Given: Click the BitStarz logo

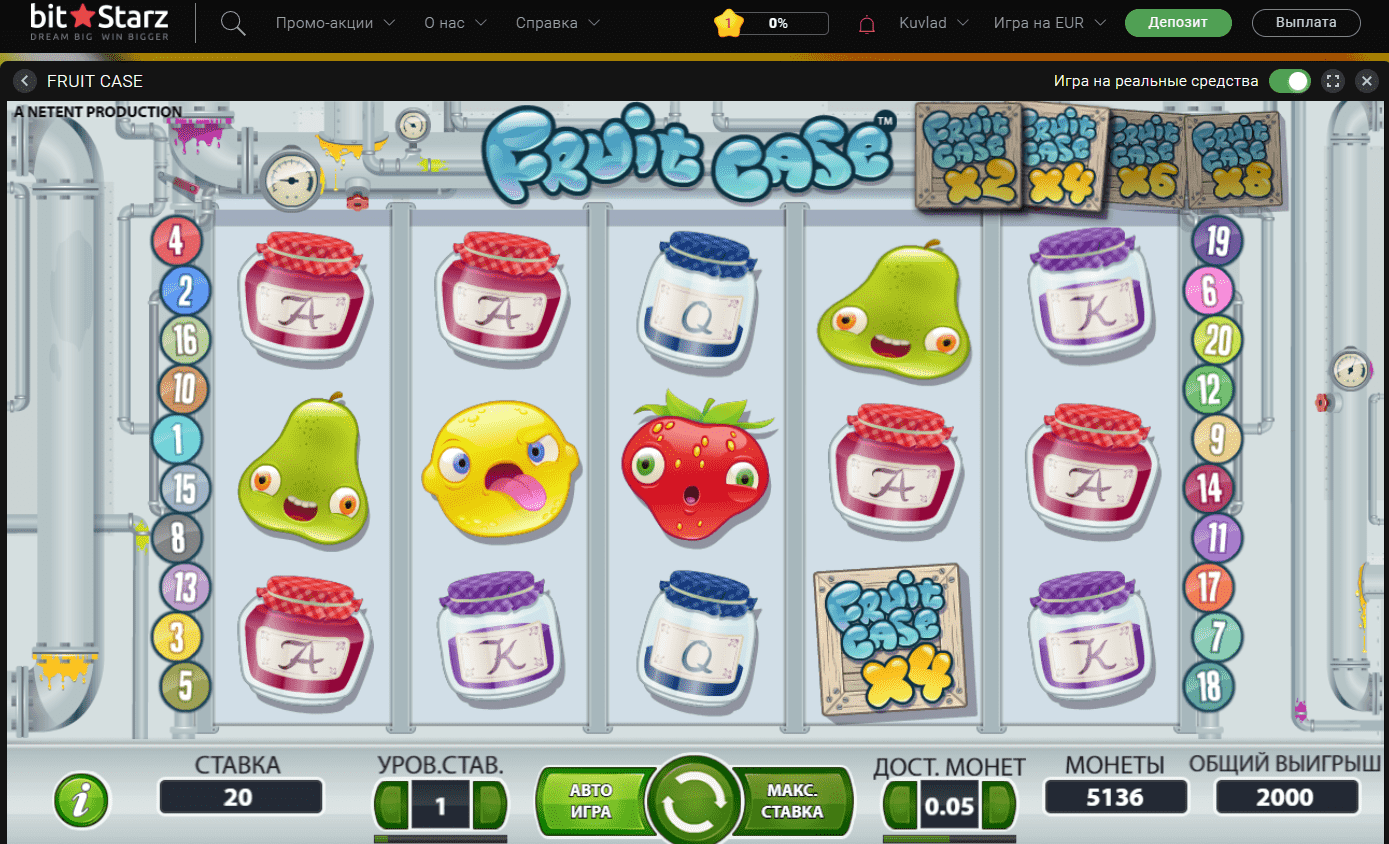Looking at the screenshot, I should click(97, 20).
